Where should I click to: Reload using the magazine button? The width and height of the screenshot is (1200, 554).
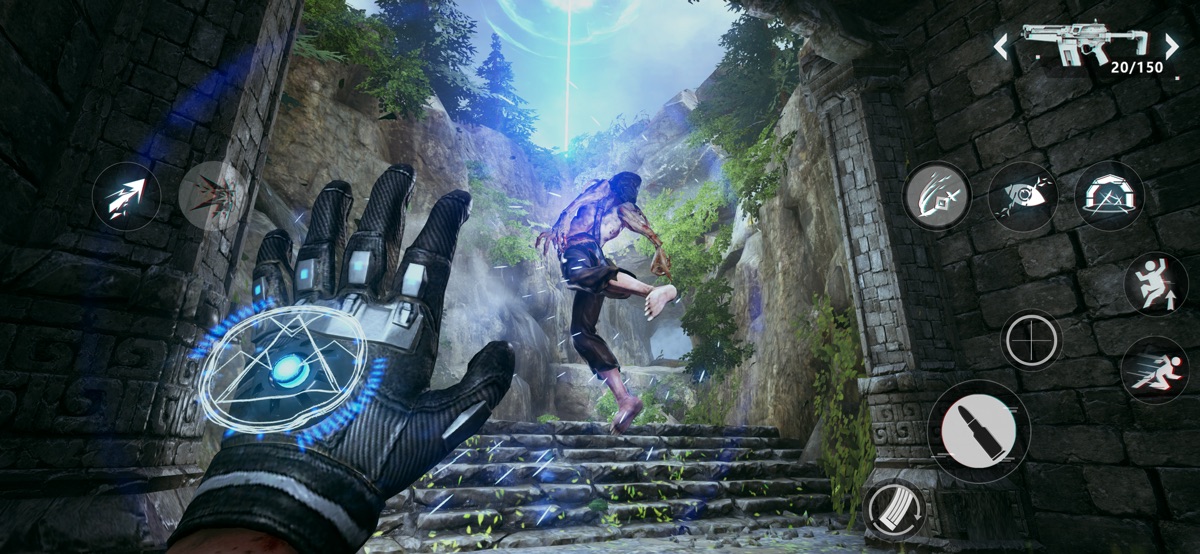895,512
